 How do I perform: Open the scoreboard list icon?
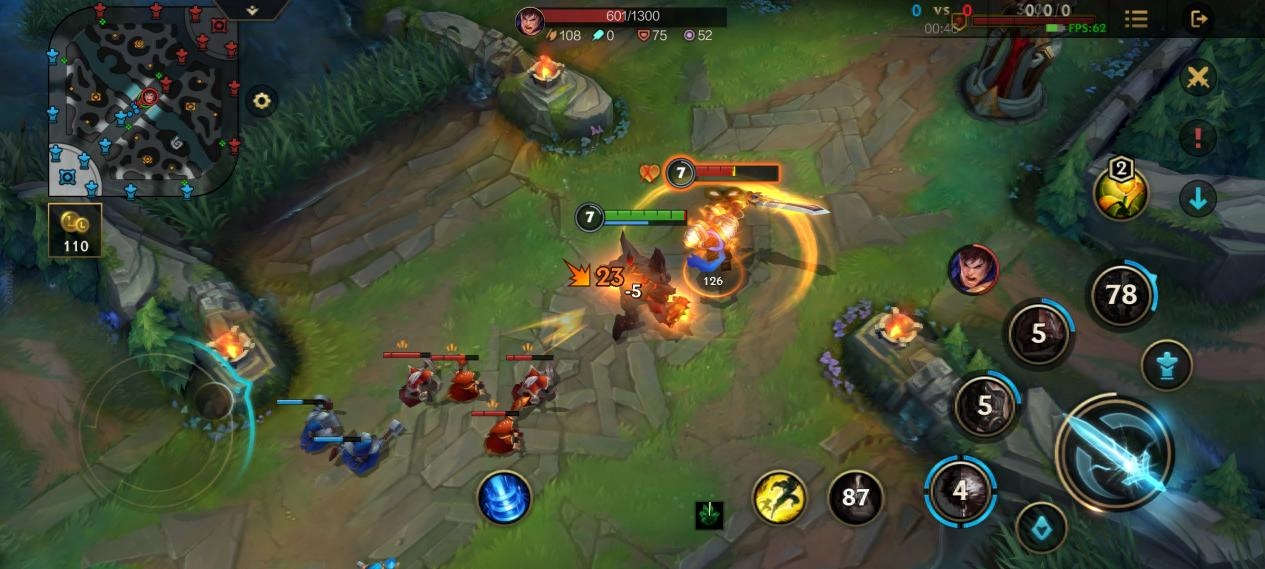[1136, 19]
